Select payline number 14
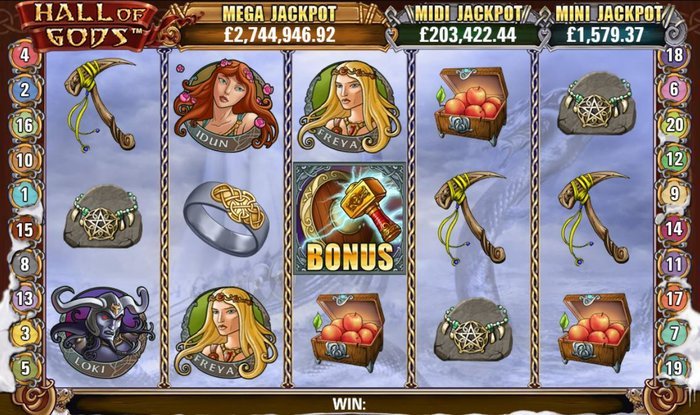The height and width of the screenshot is (415, 700). (675, 229)
